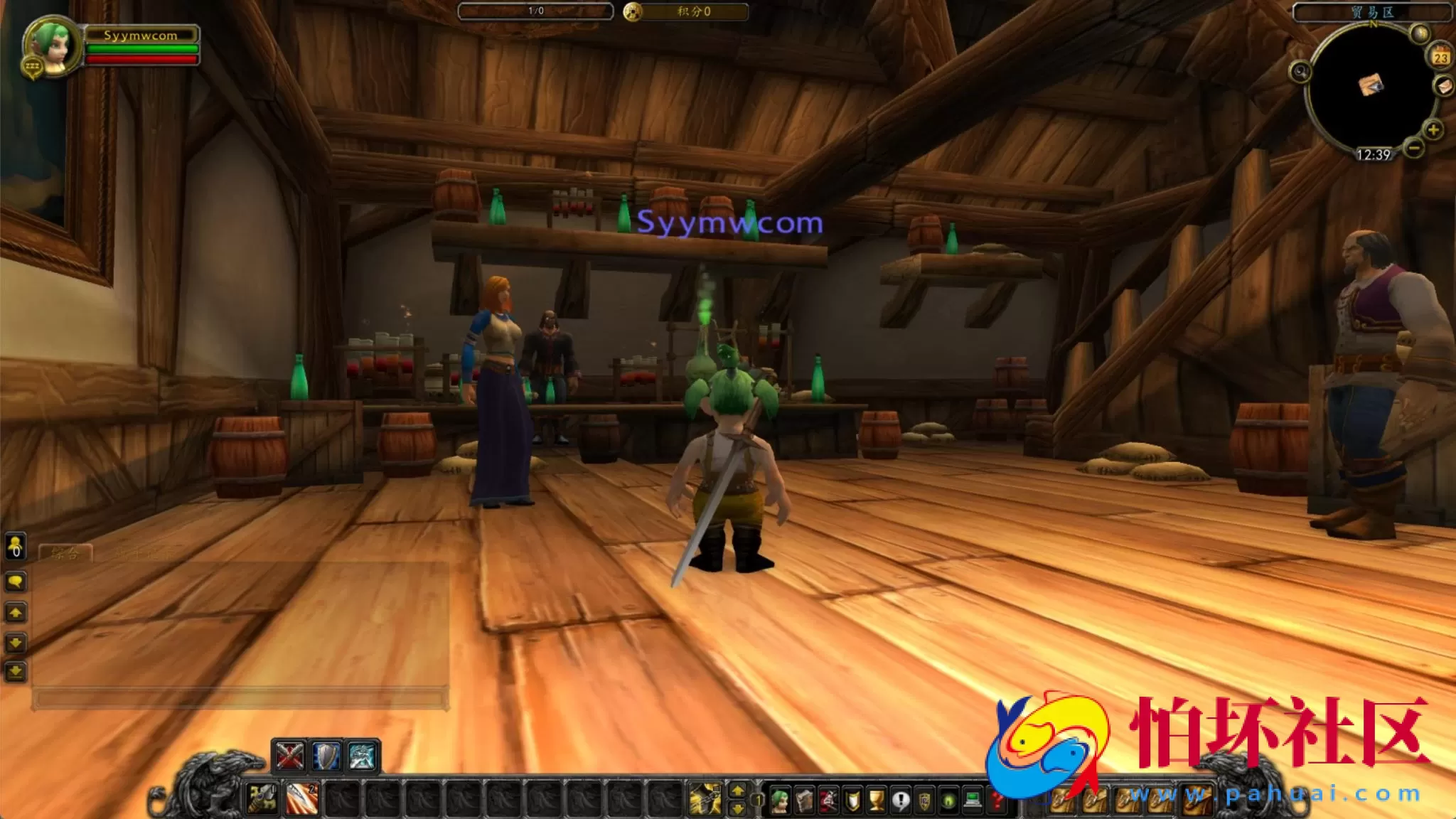This screenshot has height=819, width=1456.
Task: Toggle the chat bubble conversation filter button
Action: coord(14,581)
